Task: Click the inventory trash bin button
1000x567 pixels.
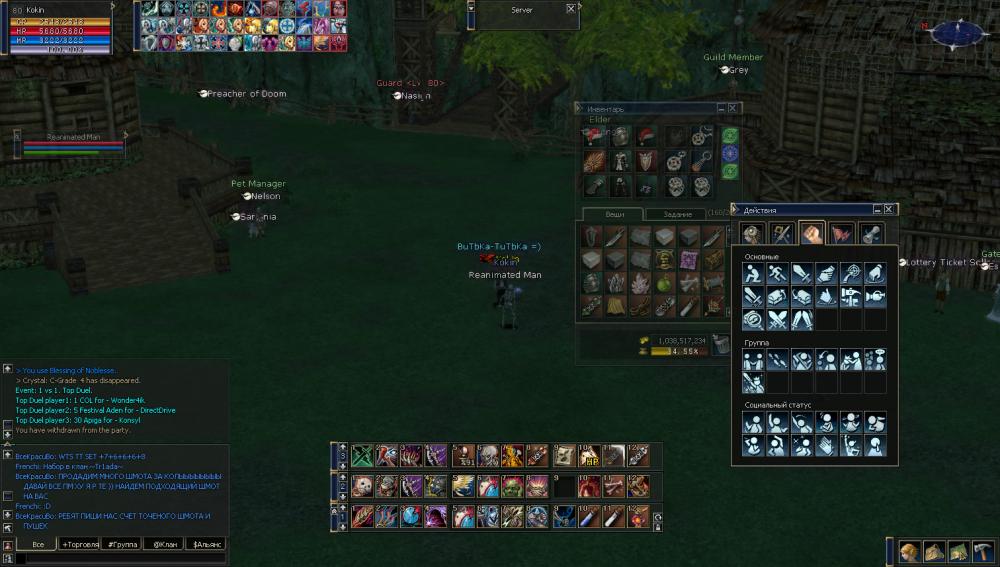Action: 720,342
